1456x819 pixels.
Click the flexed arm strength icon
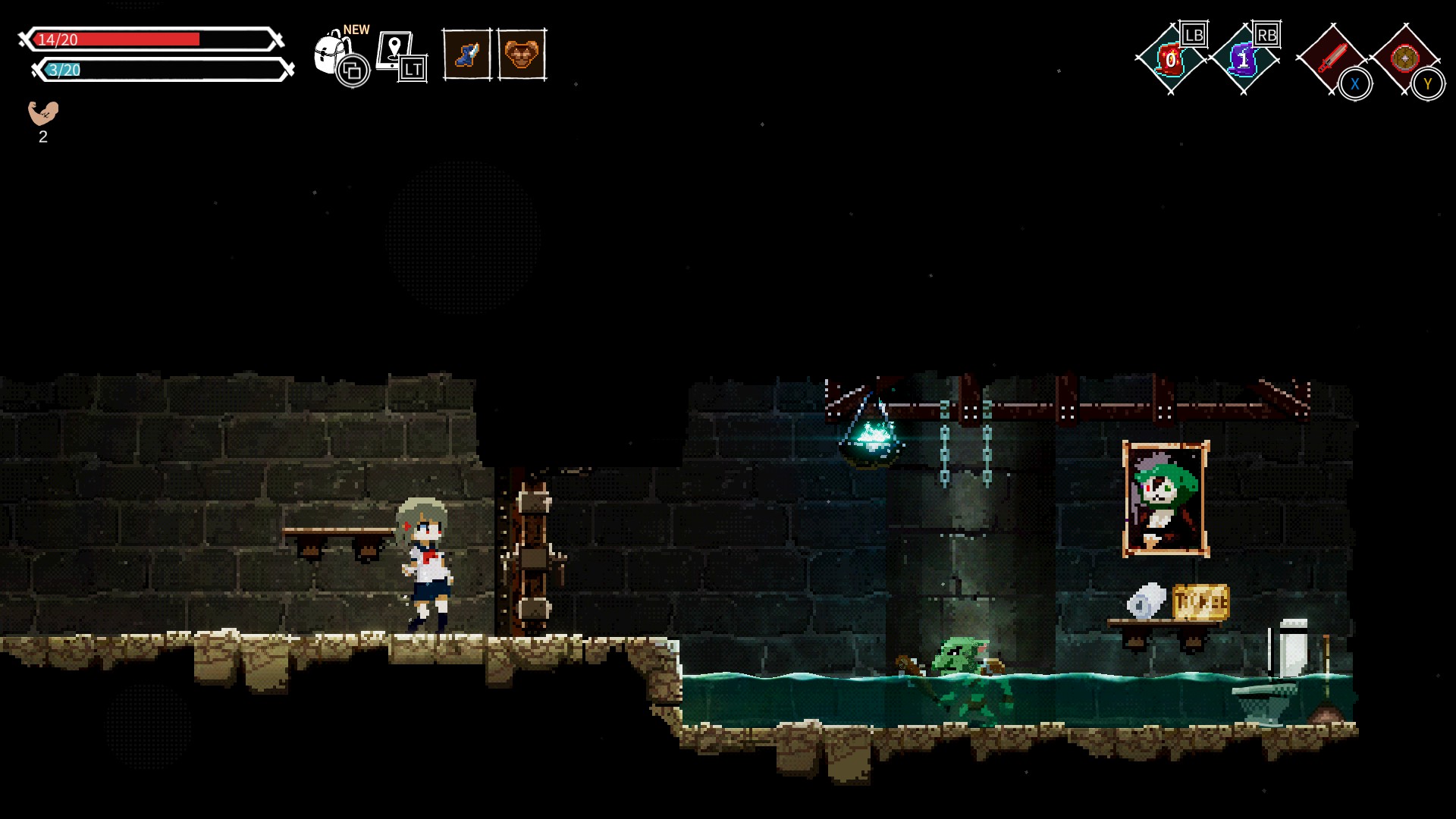click(43, 113)
